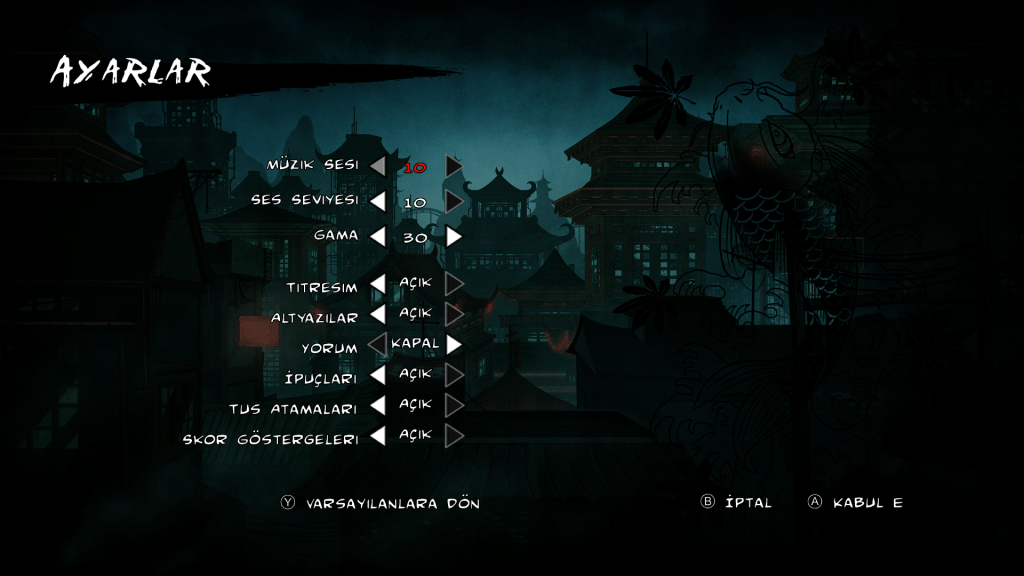1024x576 pixels.
Task: Lower Ses Seviyesi using left arrow
Action: (x=378, y=201)
